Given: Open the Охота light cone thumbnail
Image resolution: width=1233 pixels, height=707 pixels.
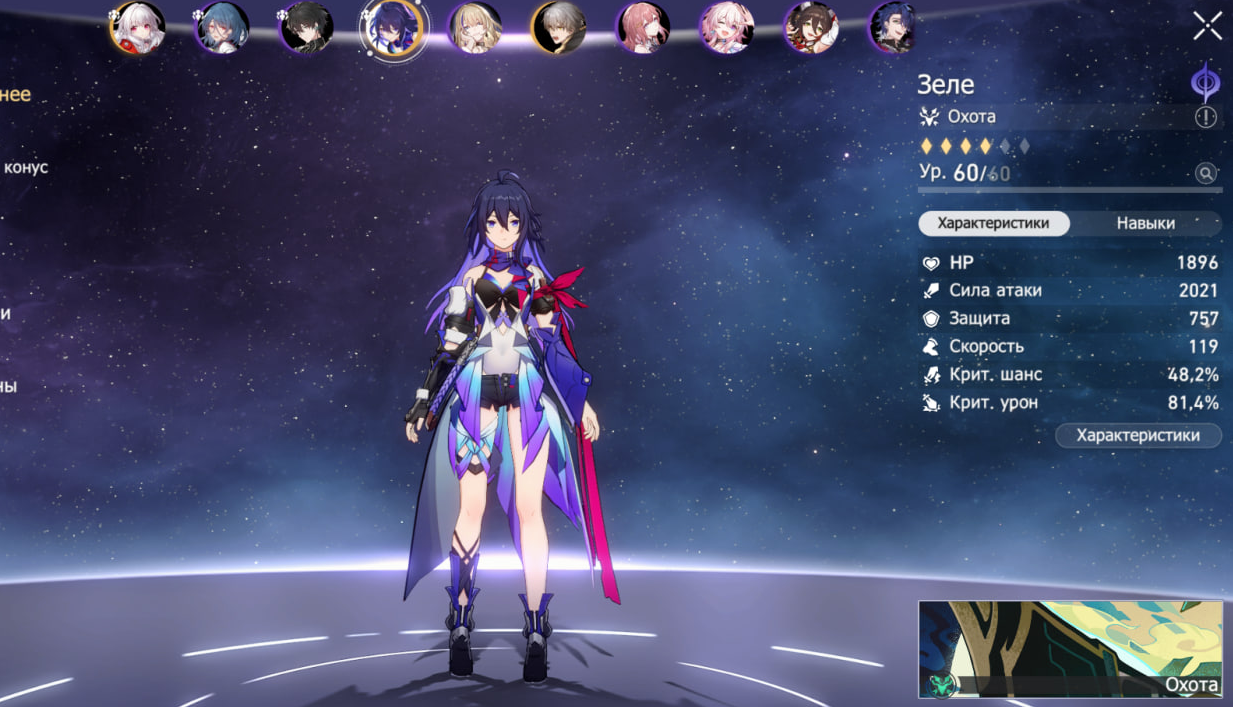Looking at the screenshot, I should point(1069,649).
